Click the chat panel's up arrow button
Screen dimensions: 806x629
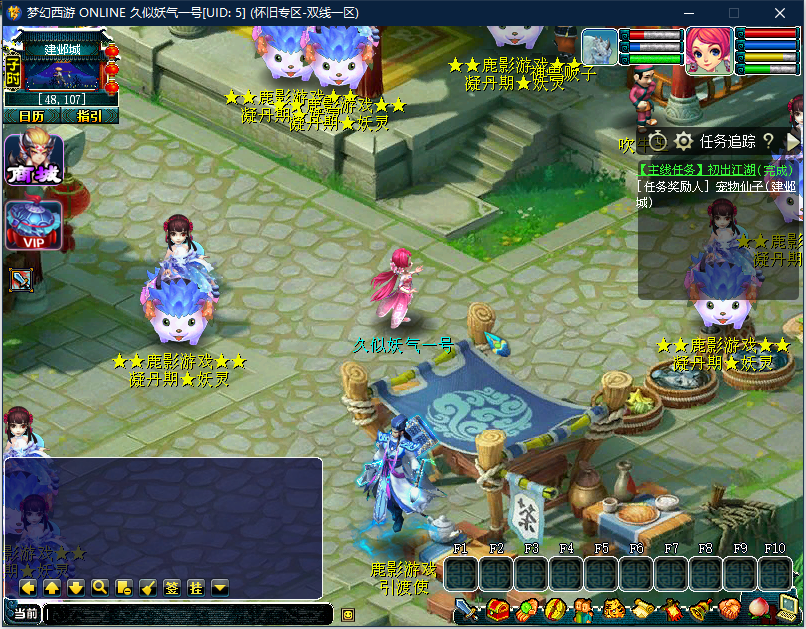[52, 587]
